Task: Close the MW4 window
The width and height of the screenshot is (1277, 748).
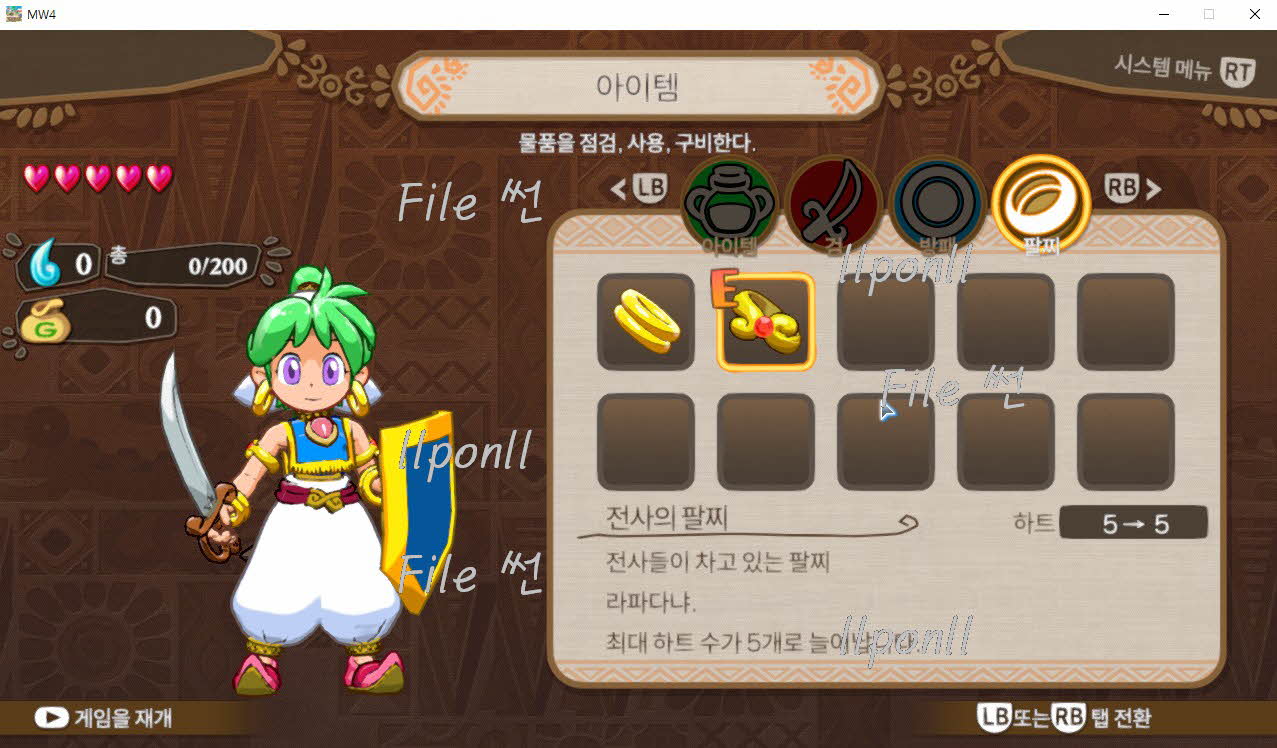Action: tap(1254, 14)
